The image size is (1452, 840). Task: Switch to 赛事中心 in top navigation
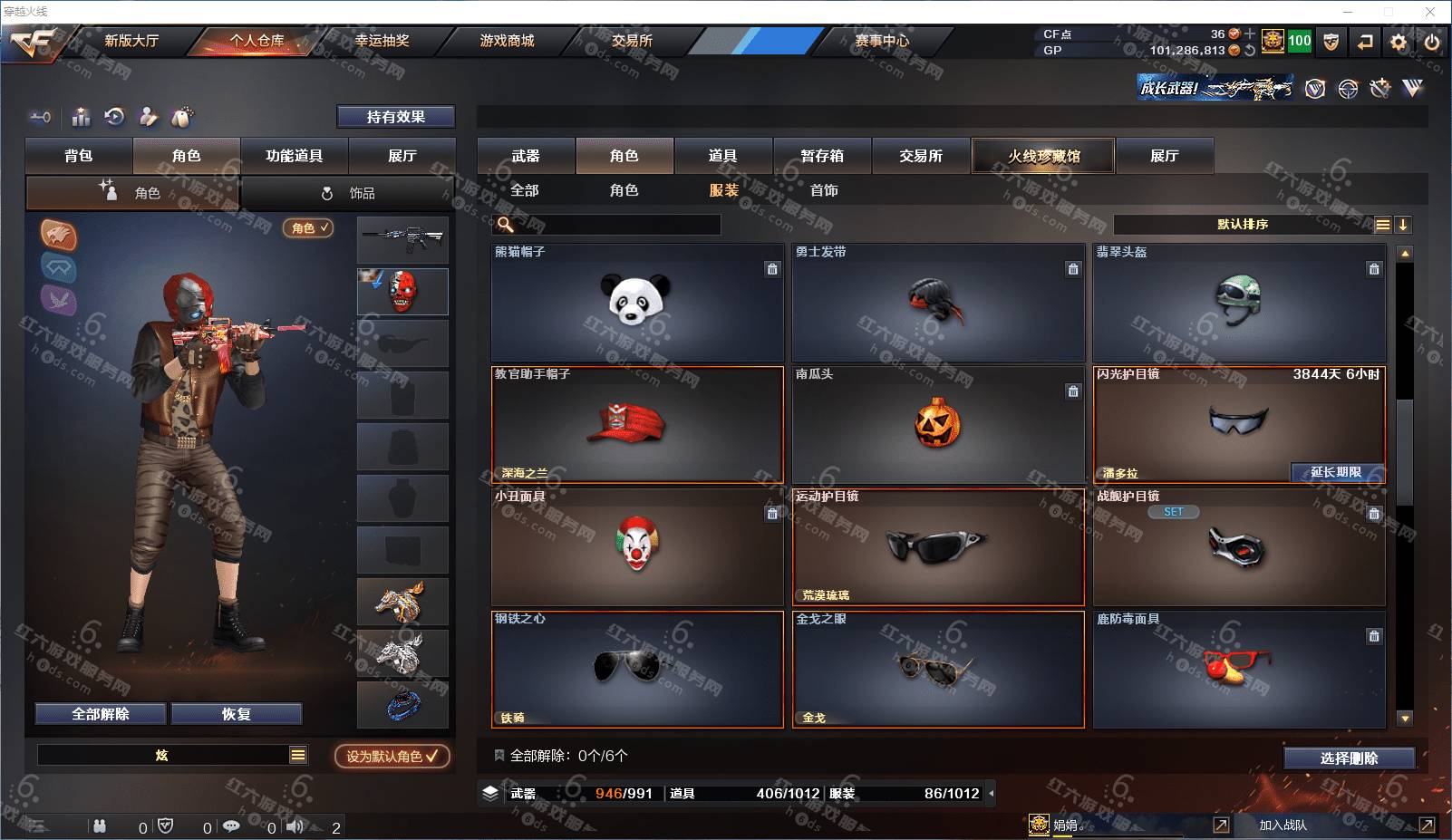point(881,41)
